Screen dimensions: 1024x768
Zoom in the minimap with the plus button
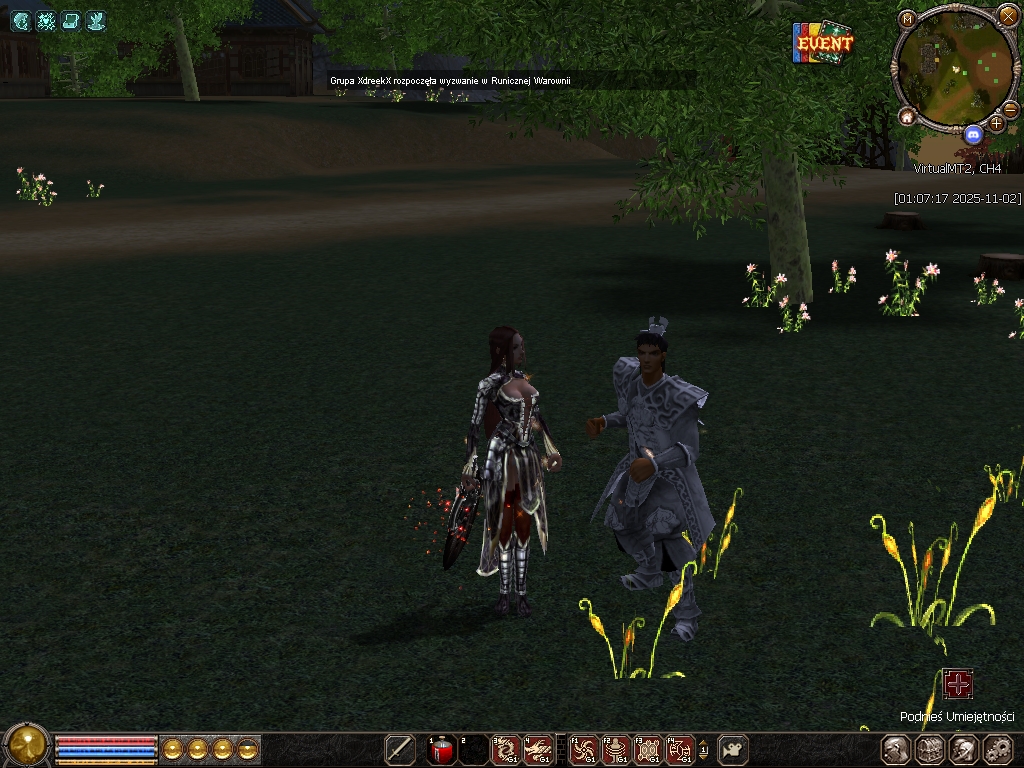tap(996, 123)
